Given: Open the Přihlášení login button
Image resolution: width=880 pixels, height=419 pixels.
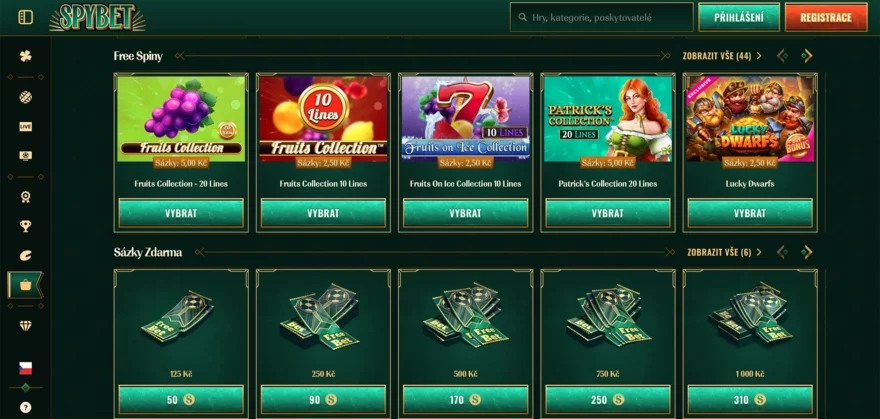Looking at the screenshot, I should coord(738,17).
